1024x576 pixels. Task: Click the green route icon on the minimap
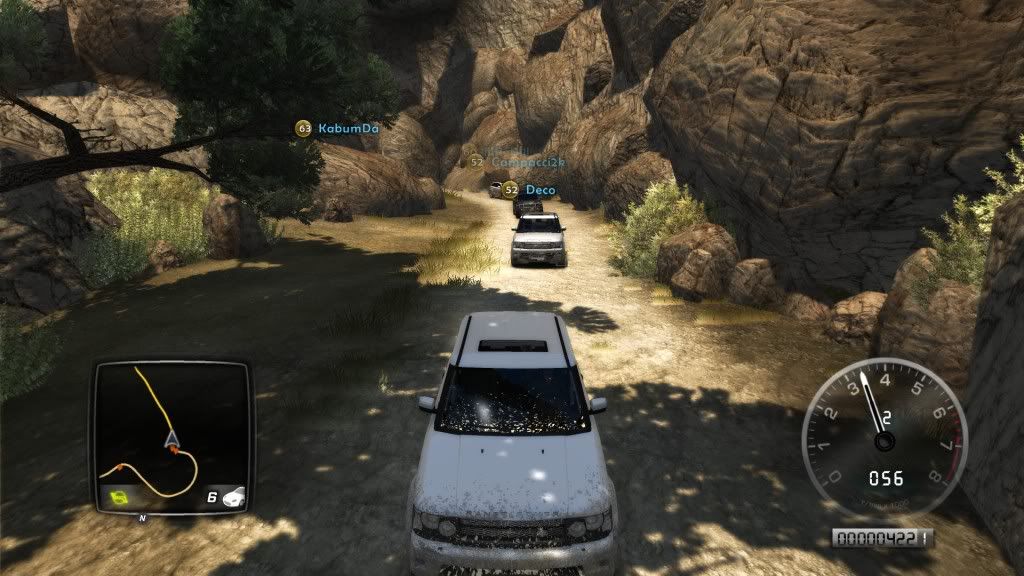(120, 497)
